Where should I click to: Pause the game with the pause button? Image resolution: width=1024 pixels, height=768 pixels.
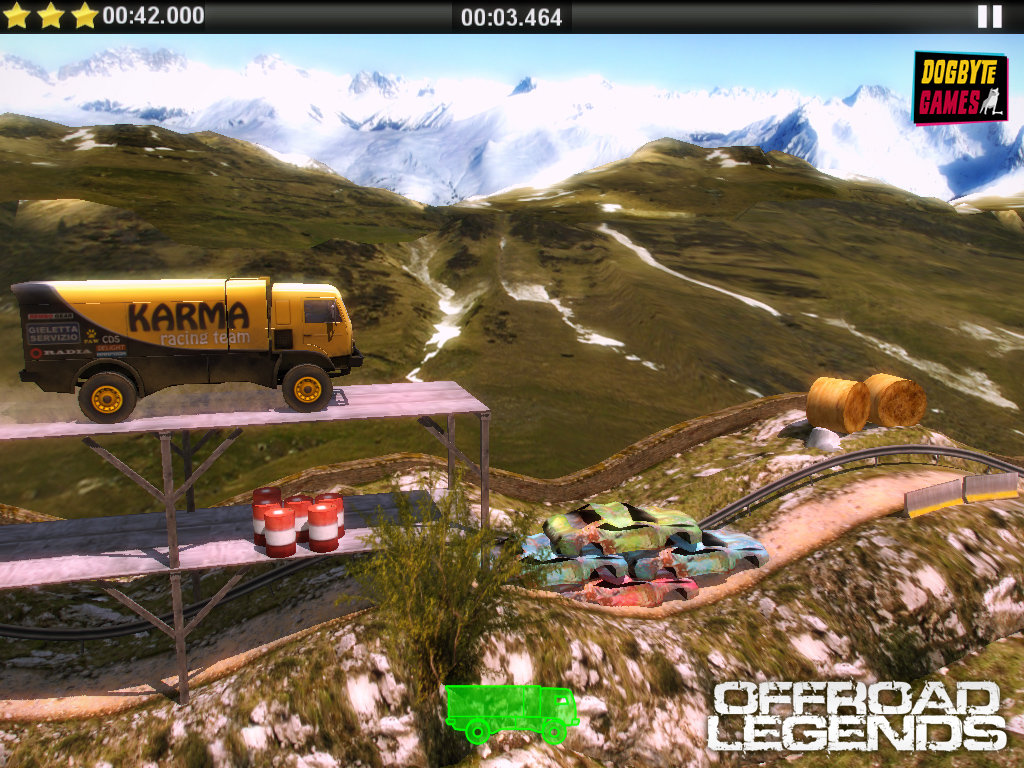pyautogui.click(x=989, y=16)
